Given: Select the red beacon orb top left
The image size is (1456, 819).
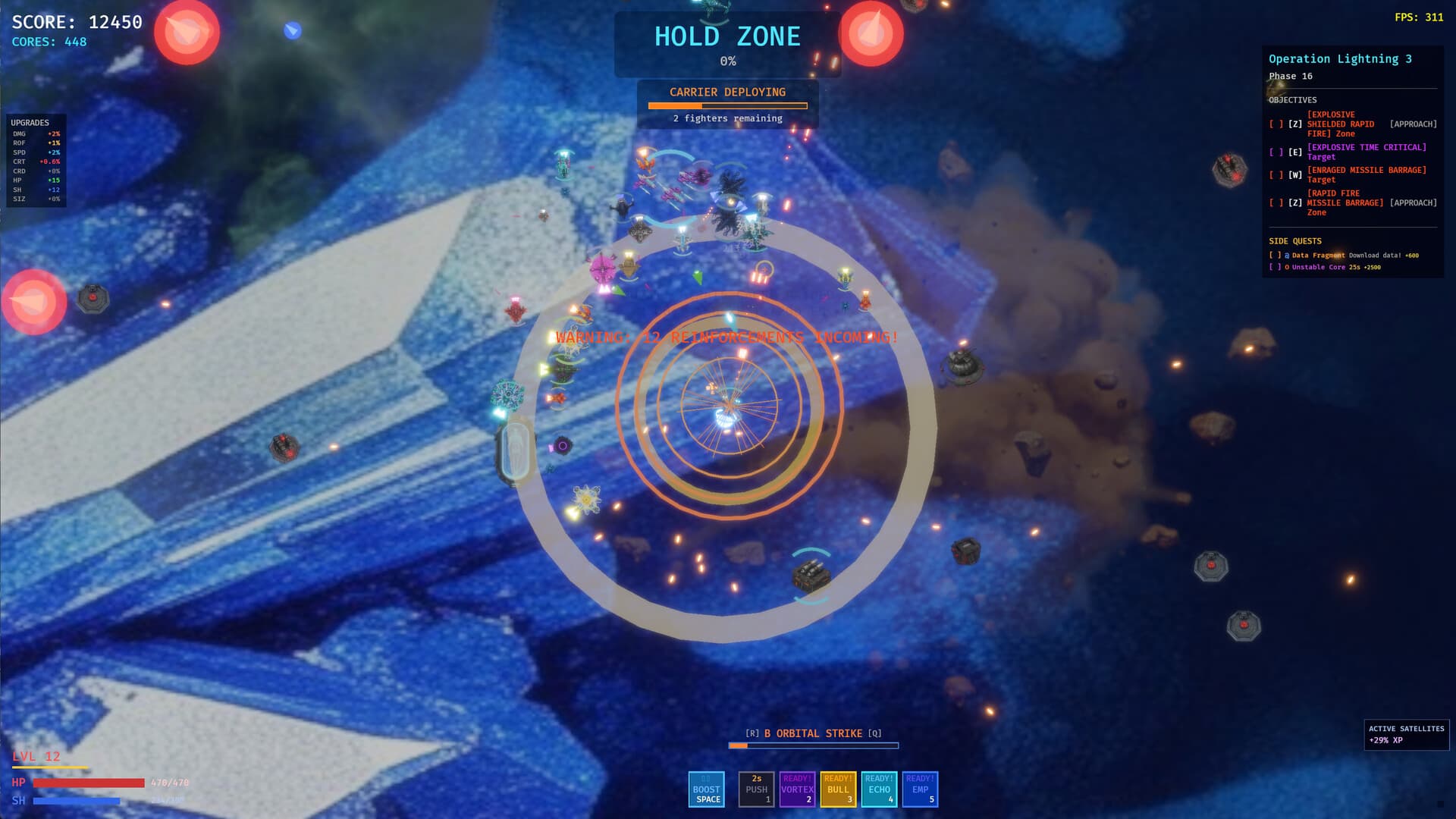Looking at the screenshot, I should coord(187,31).
